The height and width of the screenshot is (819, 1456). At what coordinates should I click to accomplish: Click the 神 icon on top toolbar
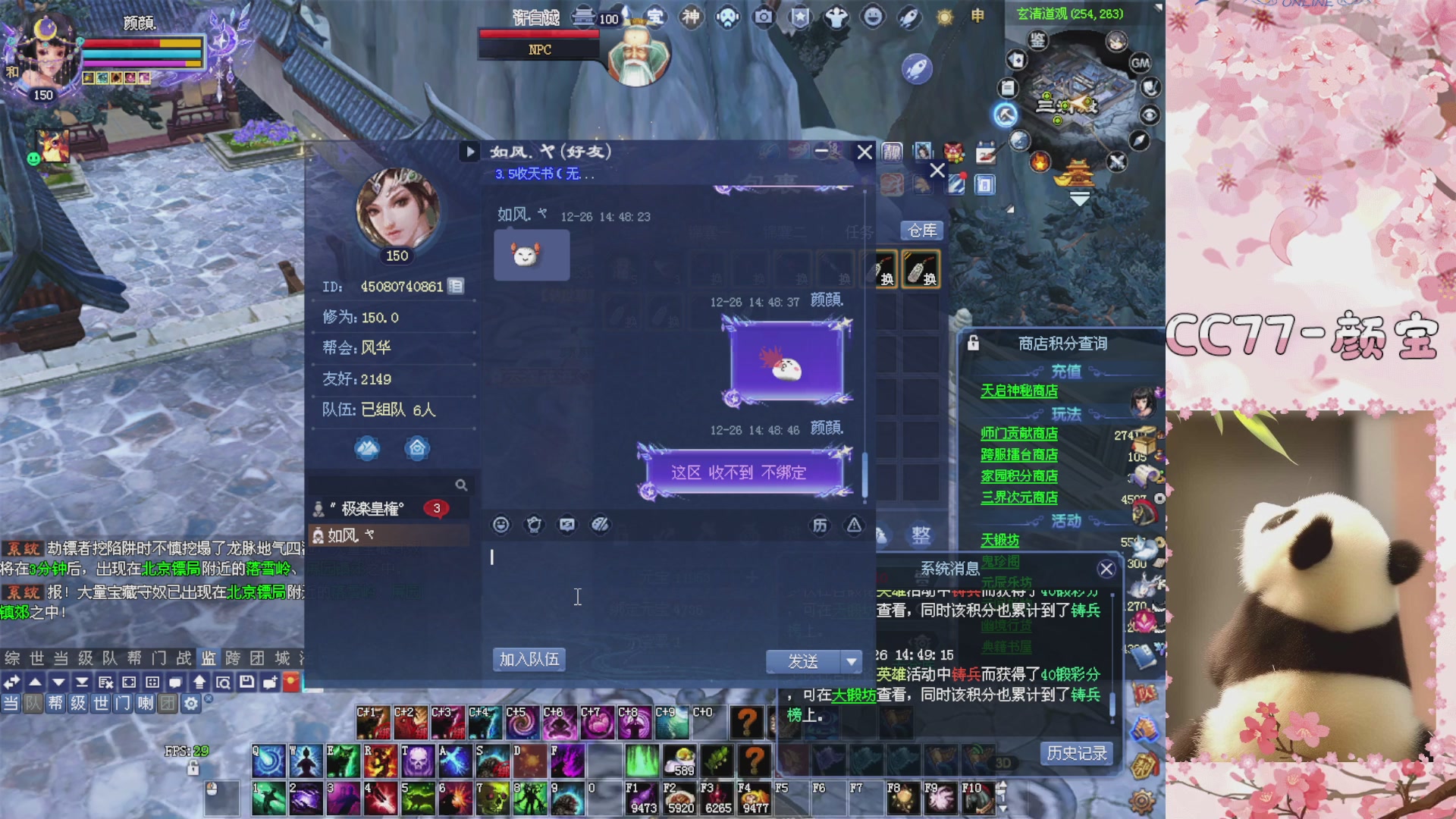pos(692,17)
